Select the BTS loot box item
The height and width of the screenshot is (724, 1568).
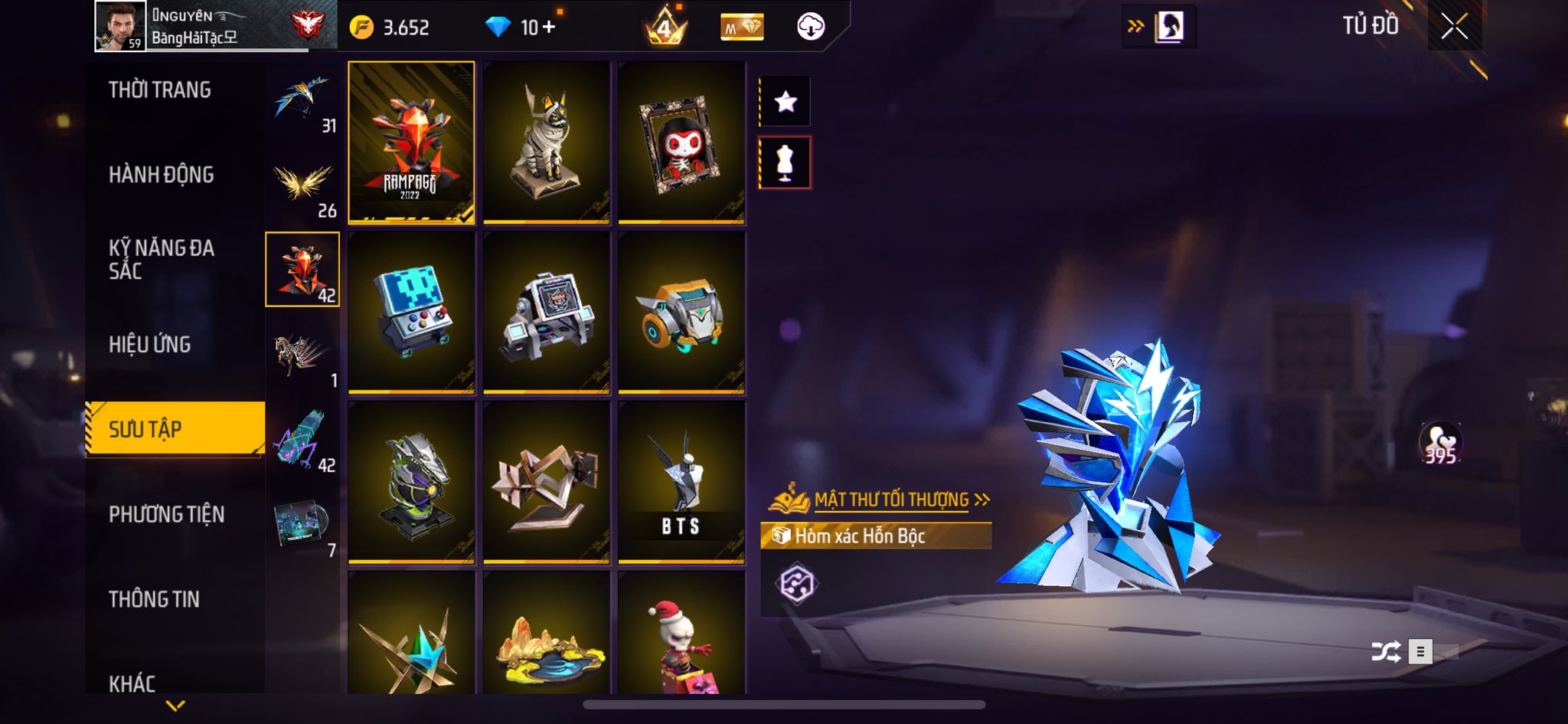pos(681,483)
